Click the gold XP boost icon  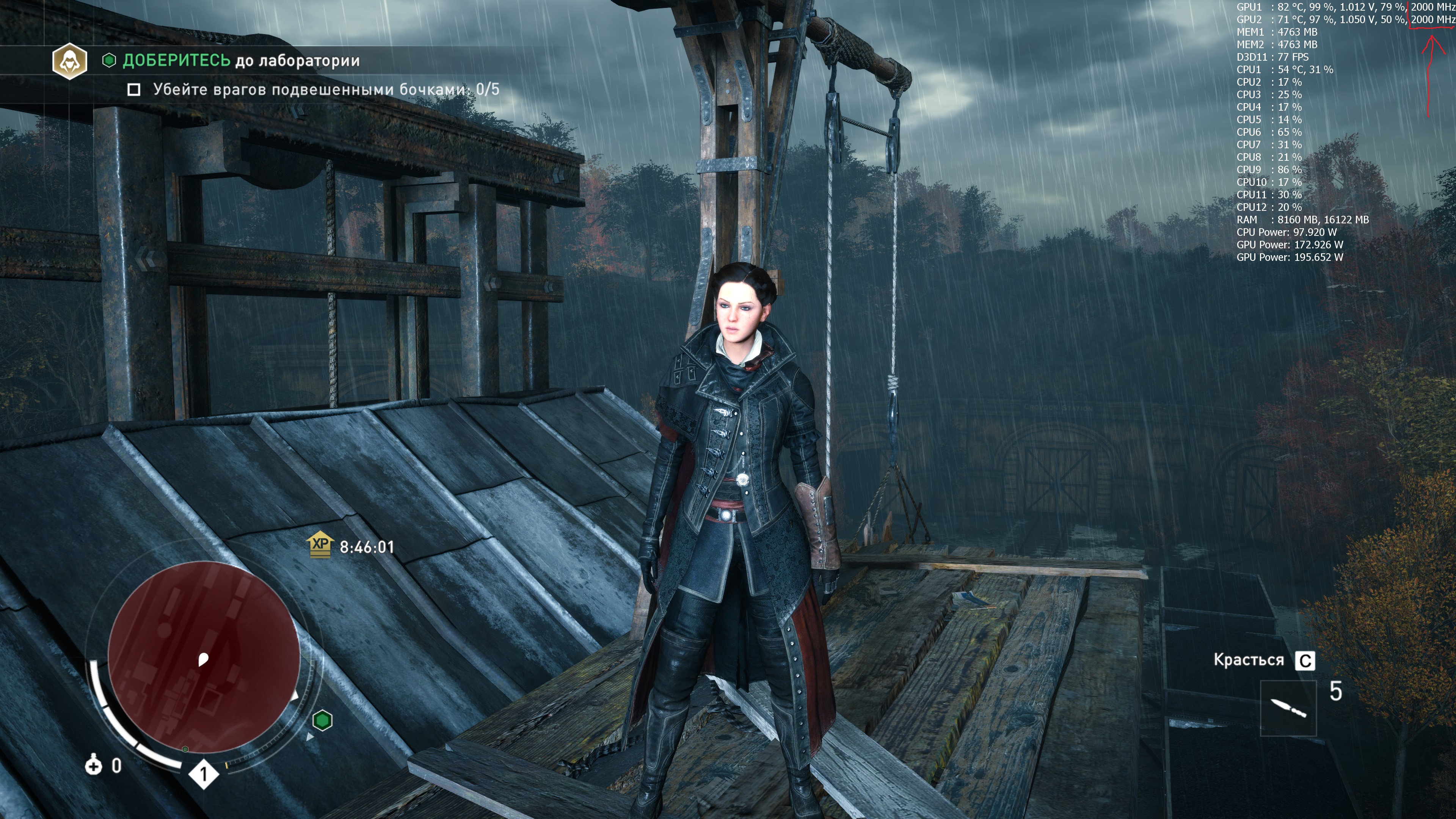[320, 545]
